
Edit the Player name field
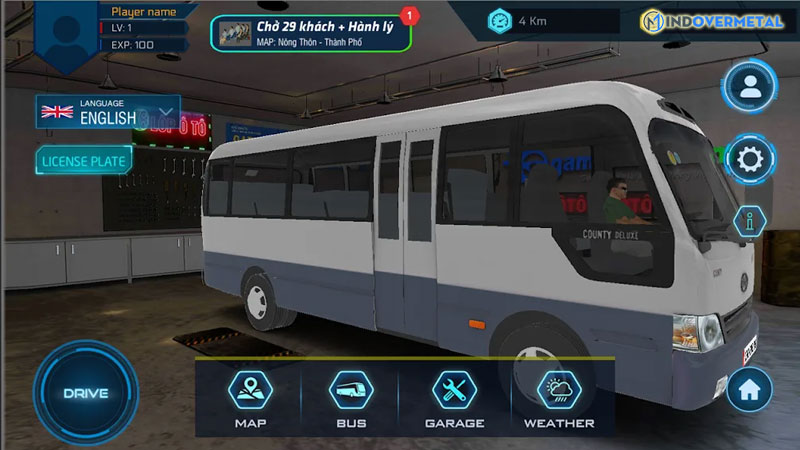coord(142,12)
